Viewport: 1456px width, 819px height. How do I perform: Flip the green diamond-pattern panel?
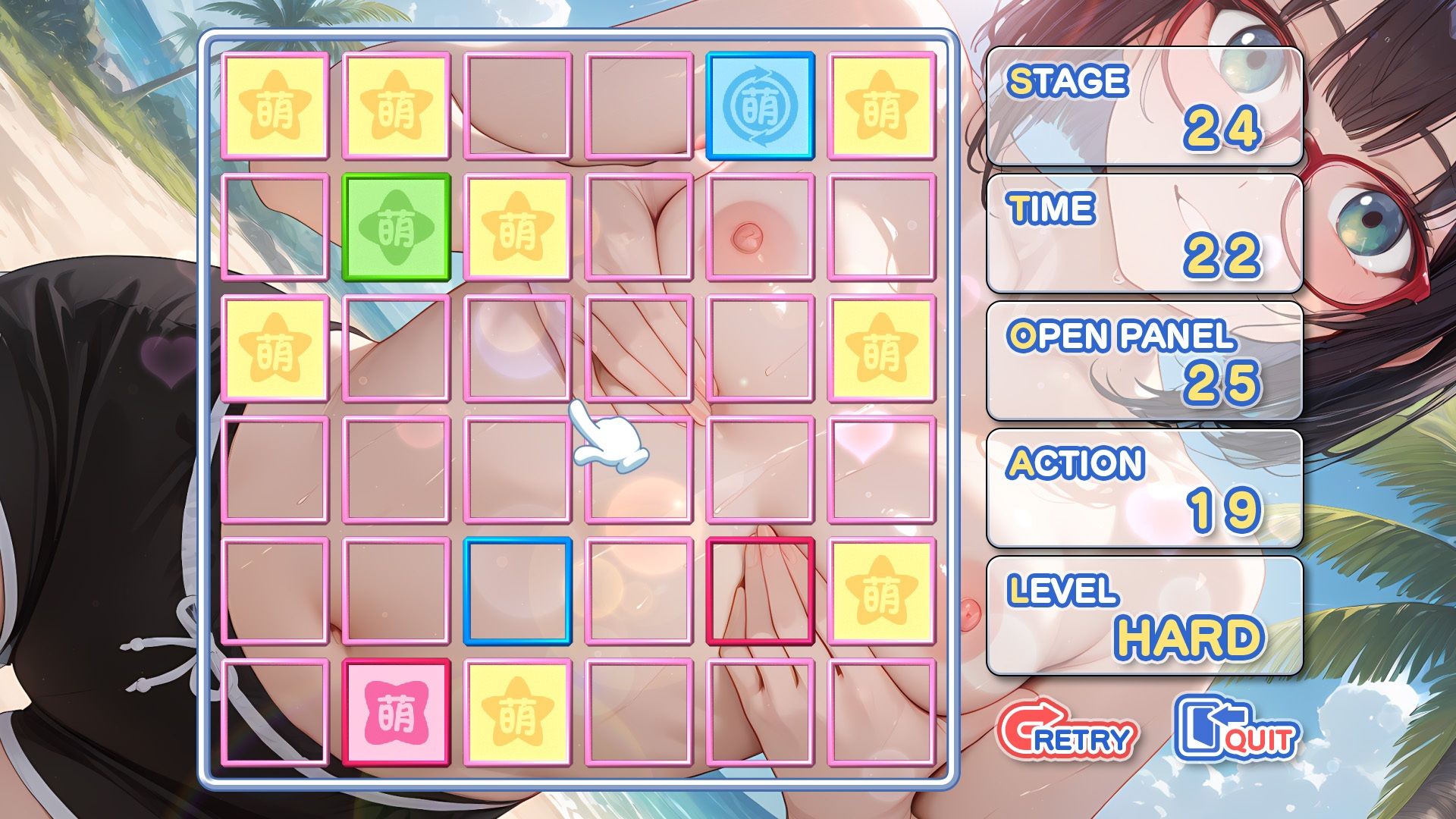[396, 227]
